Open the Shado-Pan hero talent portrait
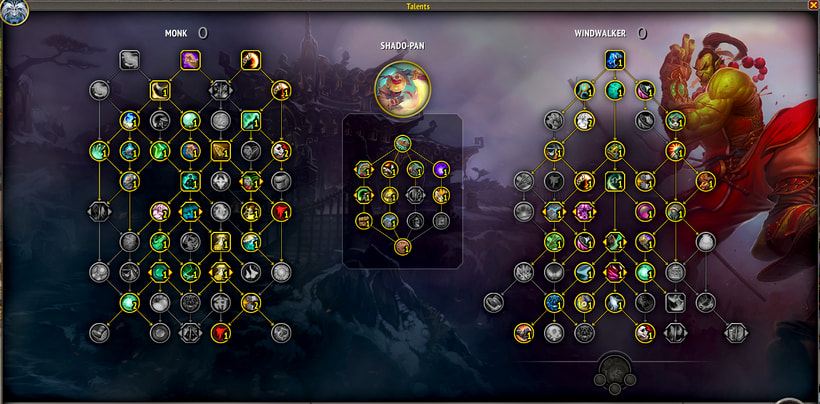The width and height of the screenshot is (820, 404). coord(403,86)
